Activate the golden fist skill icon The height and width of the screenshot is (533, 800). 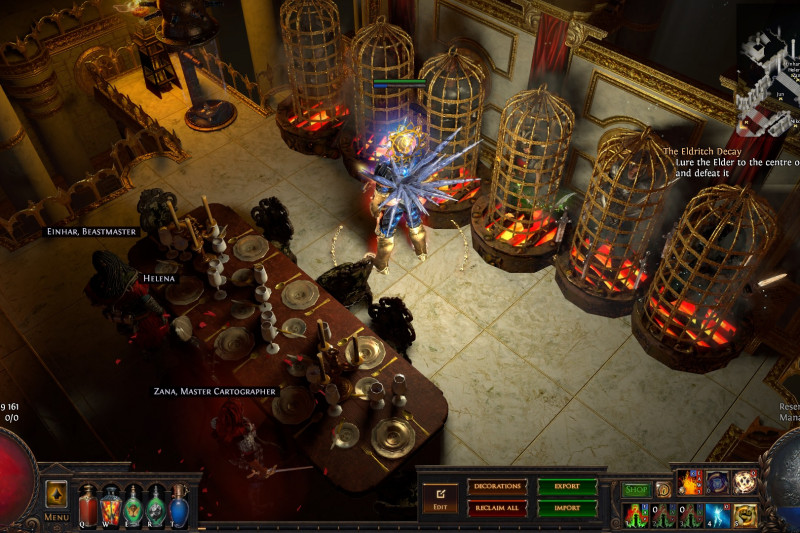743,515
